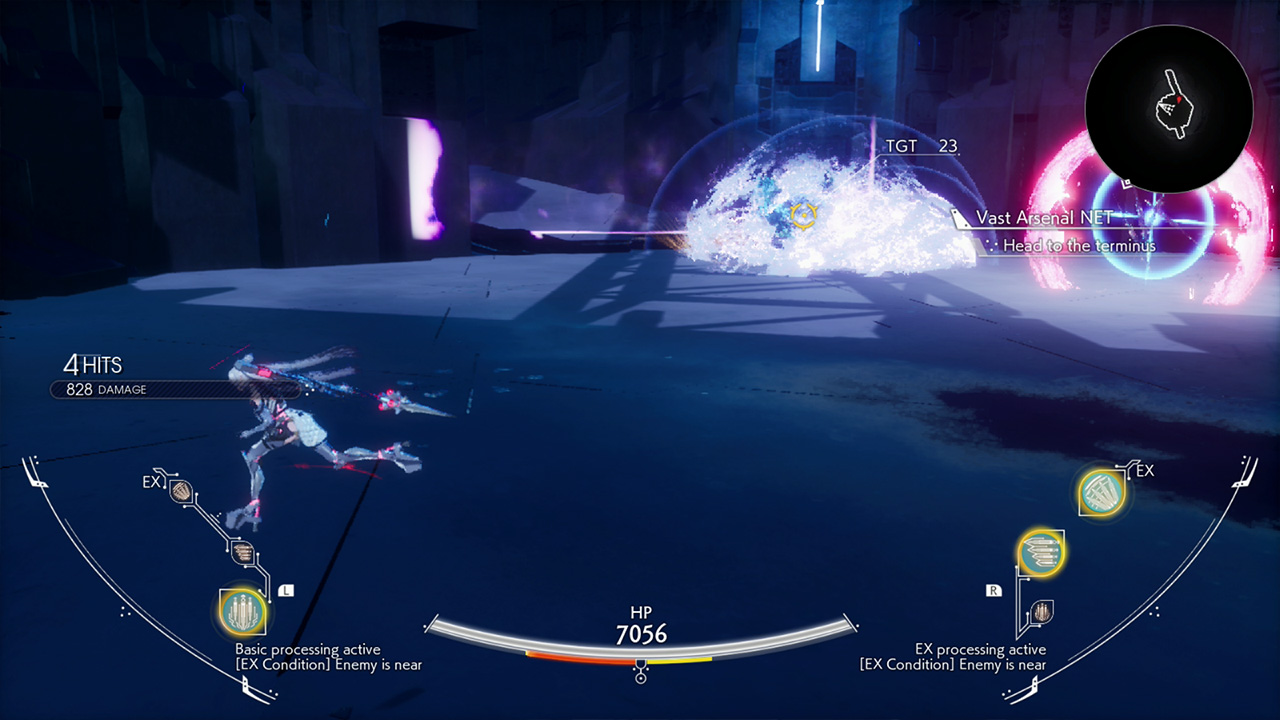The image size is (1280, 720).
Task: Toggle the L button prompt
Action: [285, 592]
